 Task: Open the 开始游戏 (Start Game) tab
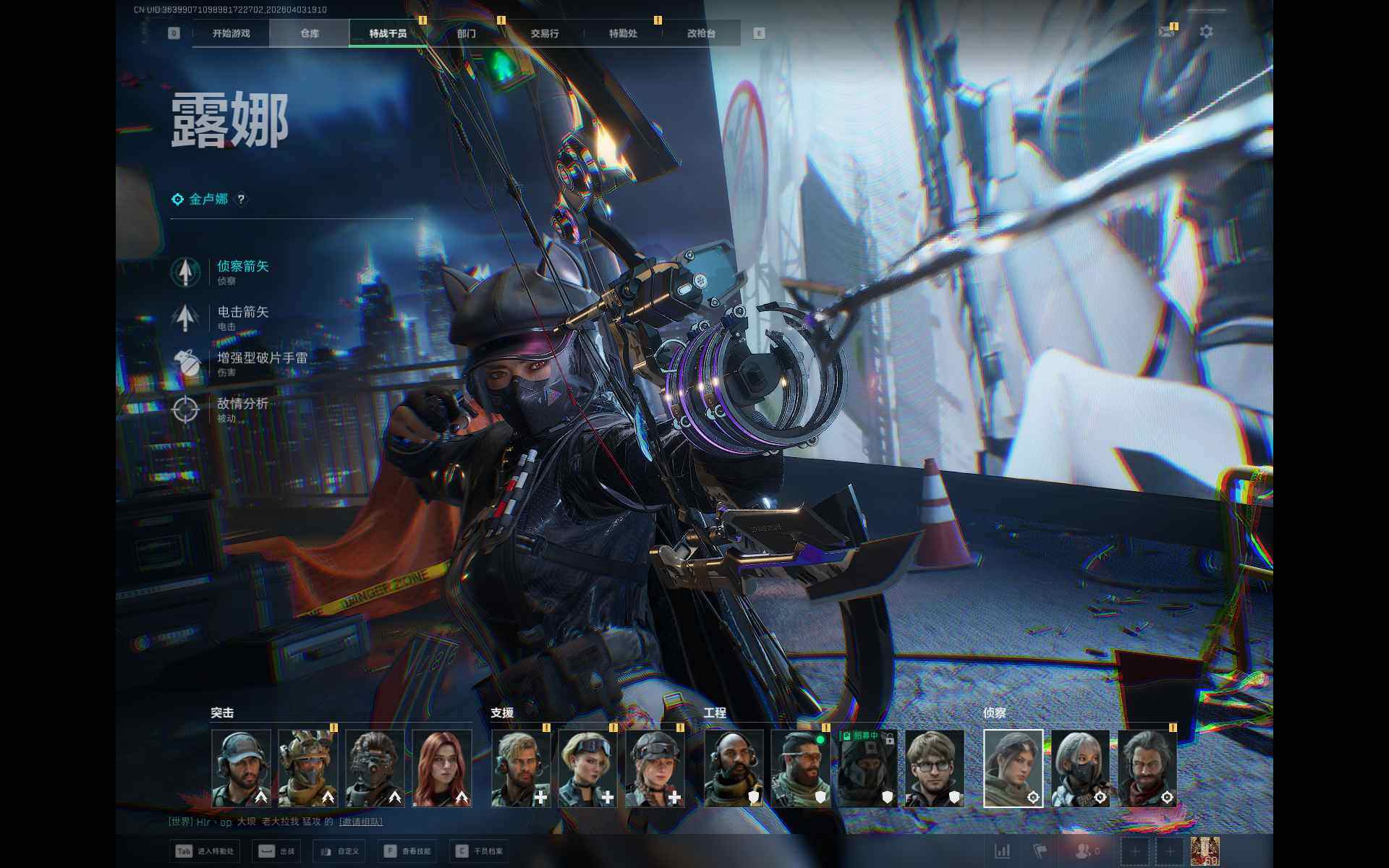click(x=231, y=33)
